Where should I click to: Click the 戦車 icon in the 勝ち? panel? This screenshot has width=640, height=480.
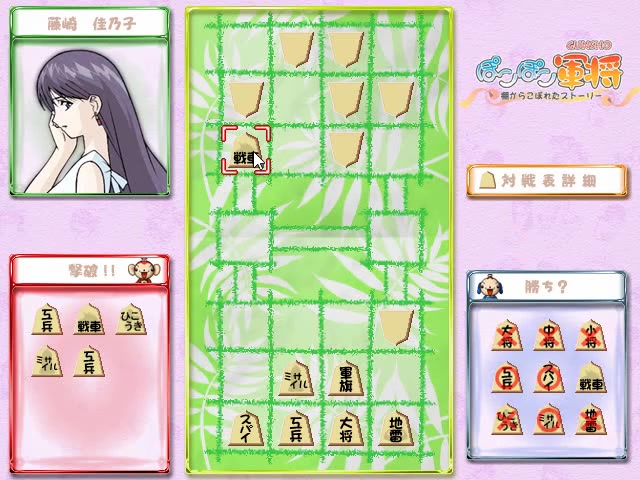pos(590,379)
